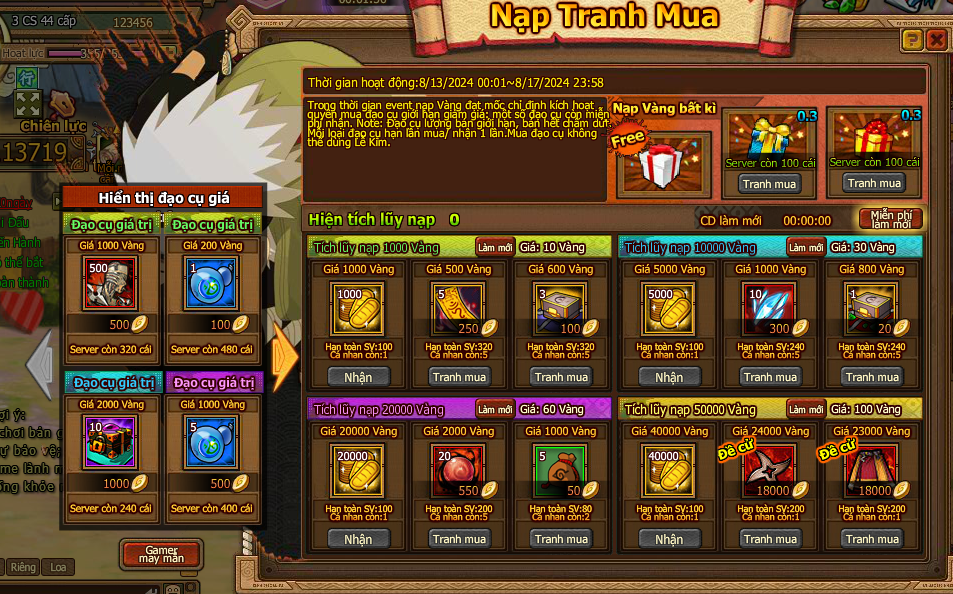Tranh mua the recommended shuriken item
Viewport: 953px width, 594px height.
coord(770,539)
